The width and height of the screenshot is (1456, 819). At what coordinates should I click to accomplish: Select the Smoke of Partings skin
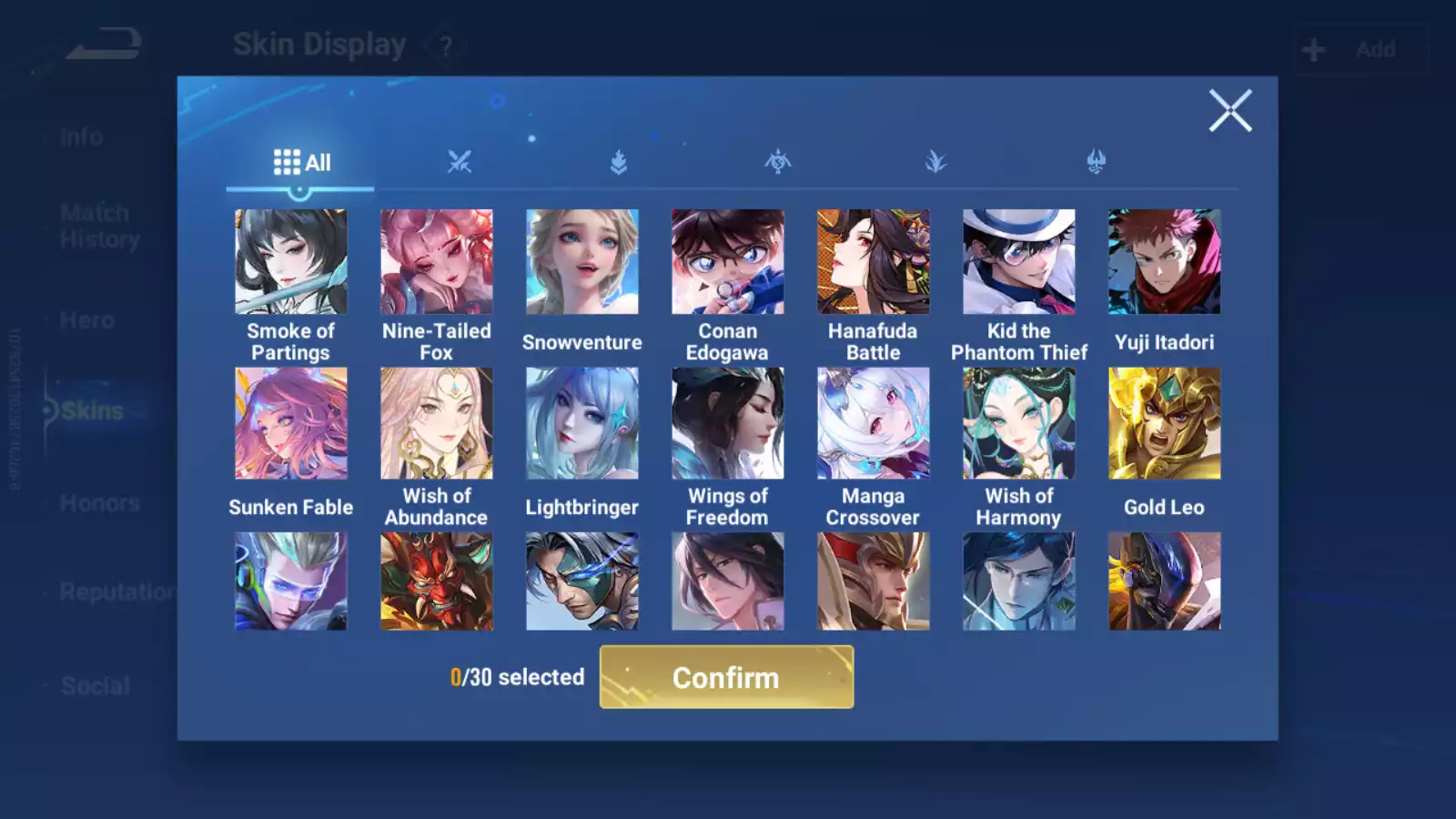[x=291, y=262]
